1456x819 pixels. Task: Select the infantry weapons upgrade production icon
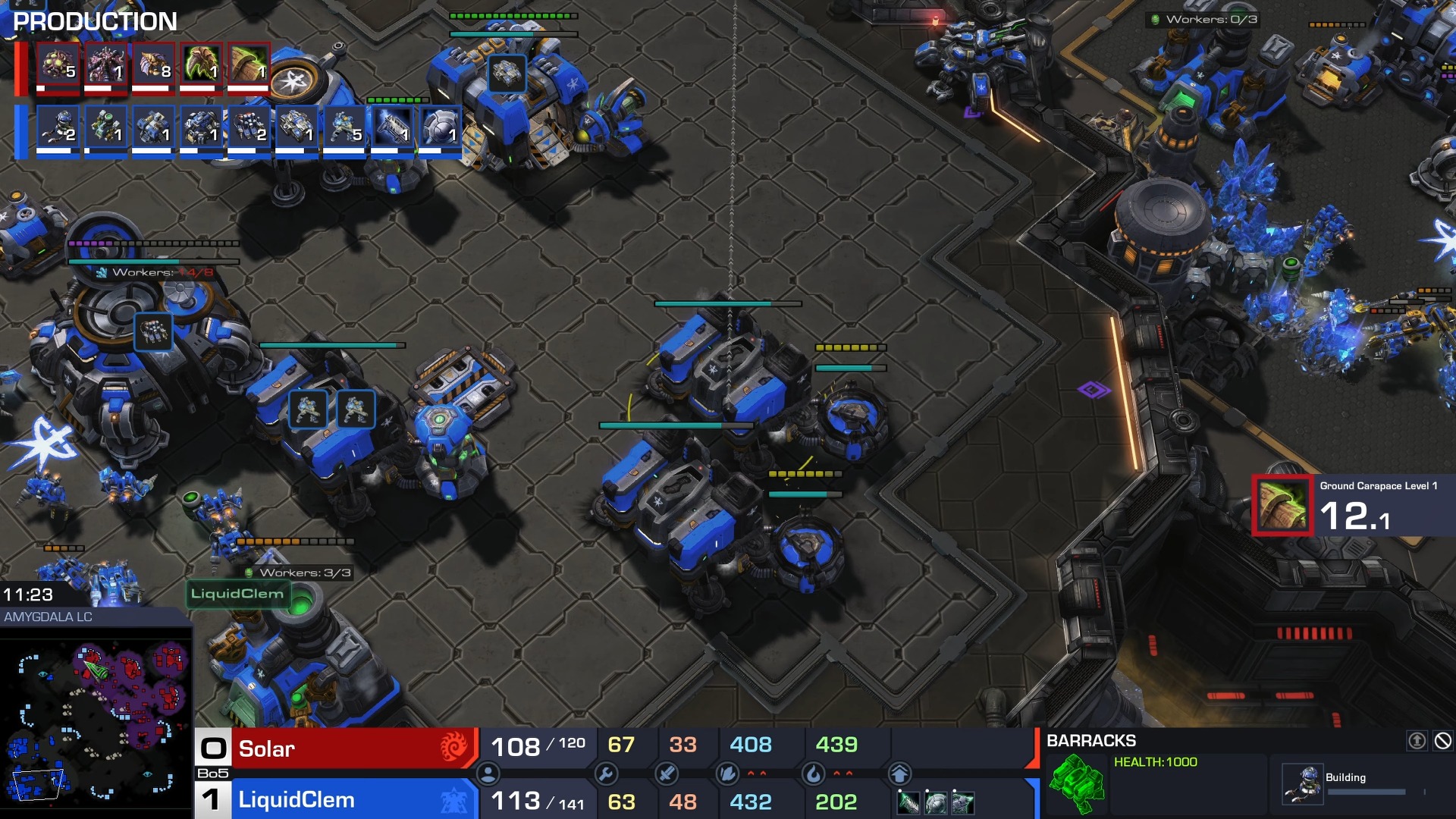point(391,127)
